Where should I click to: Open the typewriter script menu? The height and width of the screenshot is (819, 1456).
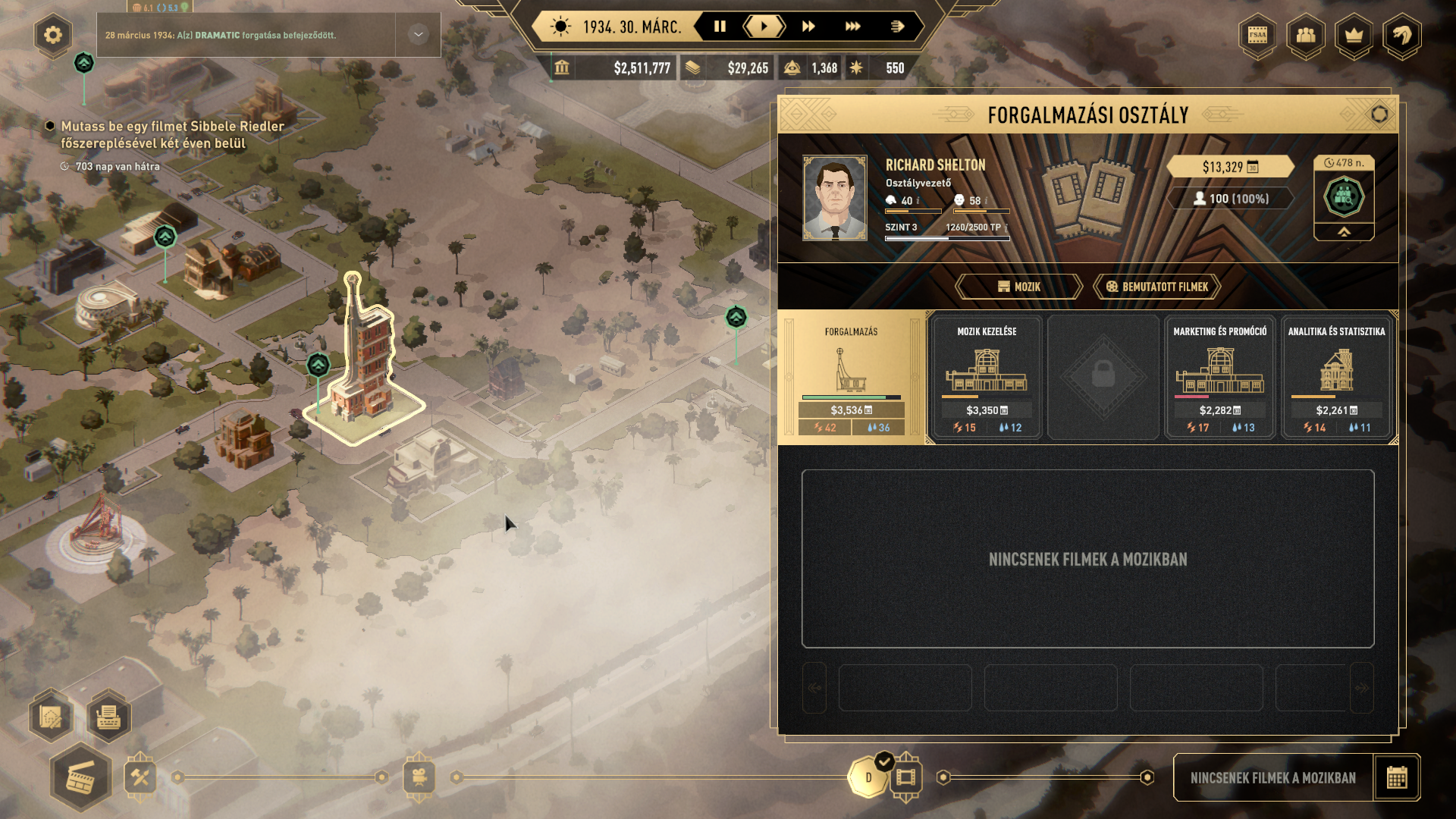click(x=108, y=717)
